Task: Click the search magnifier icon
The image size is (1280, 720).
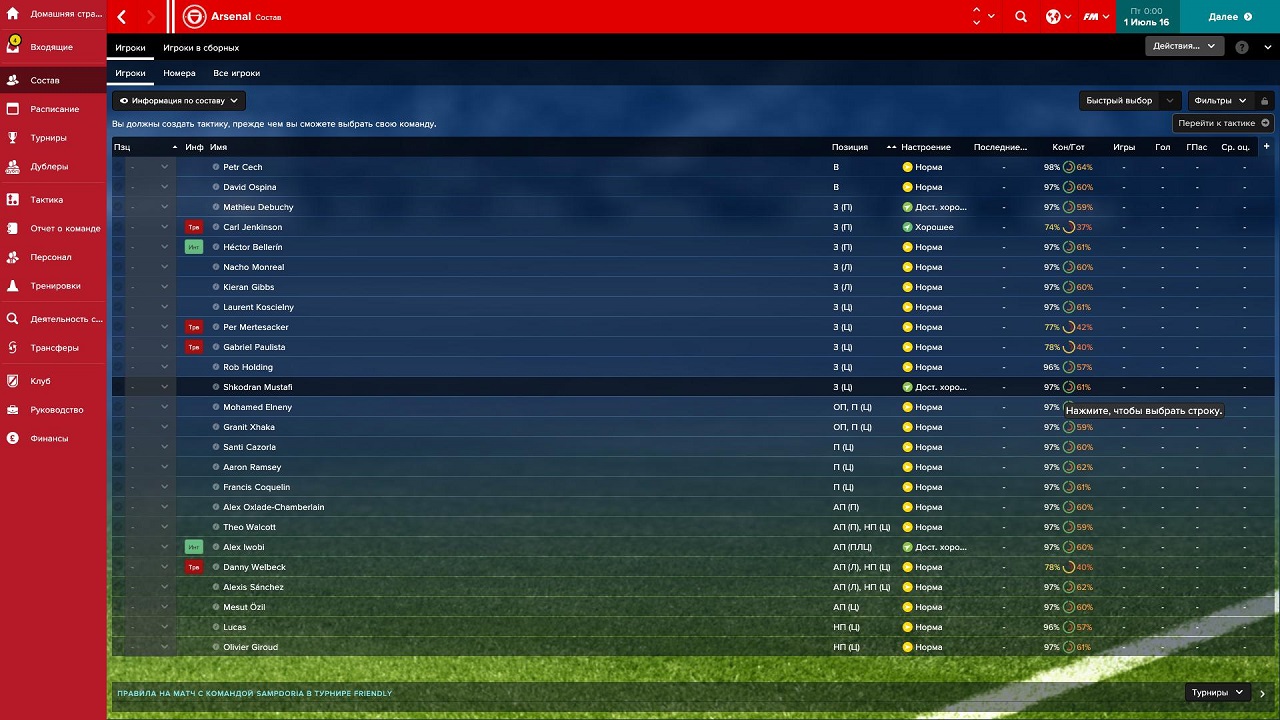Action: (1020, 16)
